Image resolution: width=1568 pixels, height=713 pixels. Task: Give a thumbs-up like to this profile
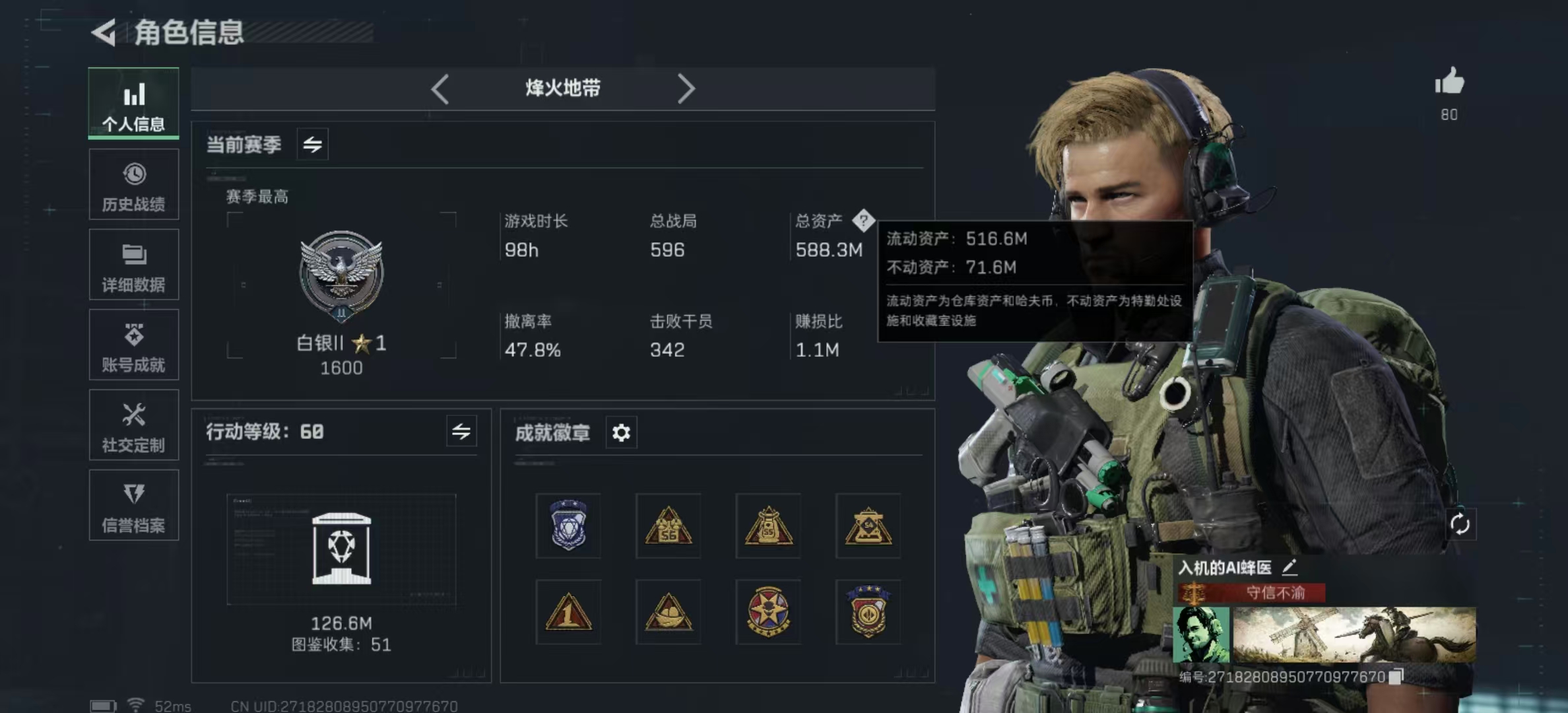click(x=1449, y=83)
